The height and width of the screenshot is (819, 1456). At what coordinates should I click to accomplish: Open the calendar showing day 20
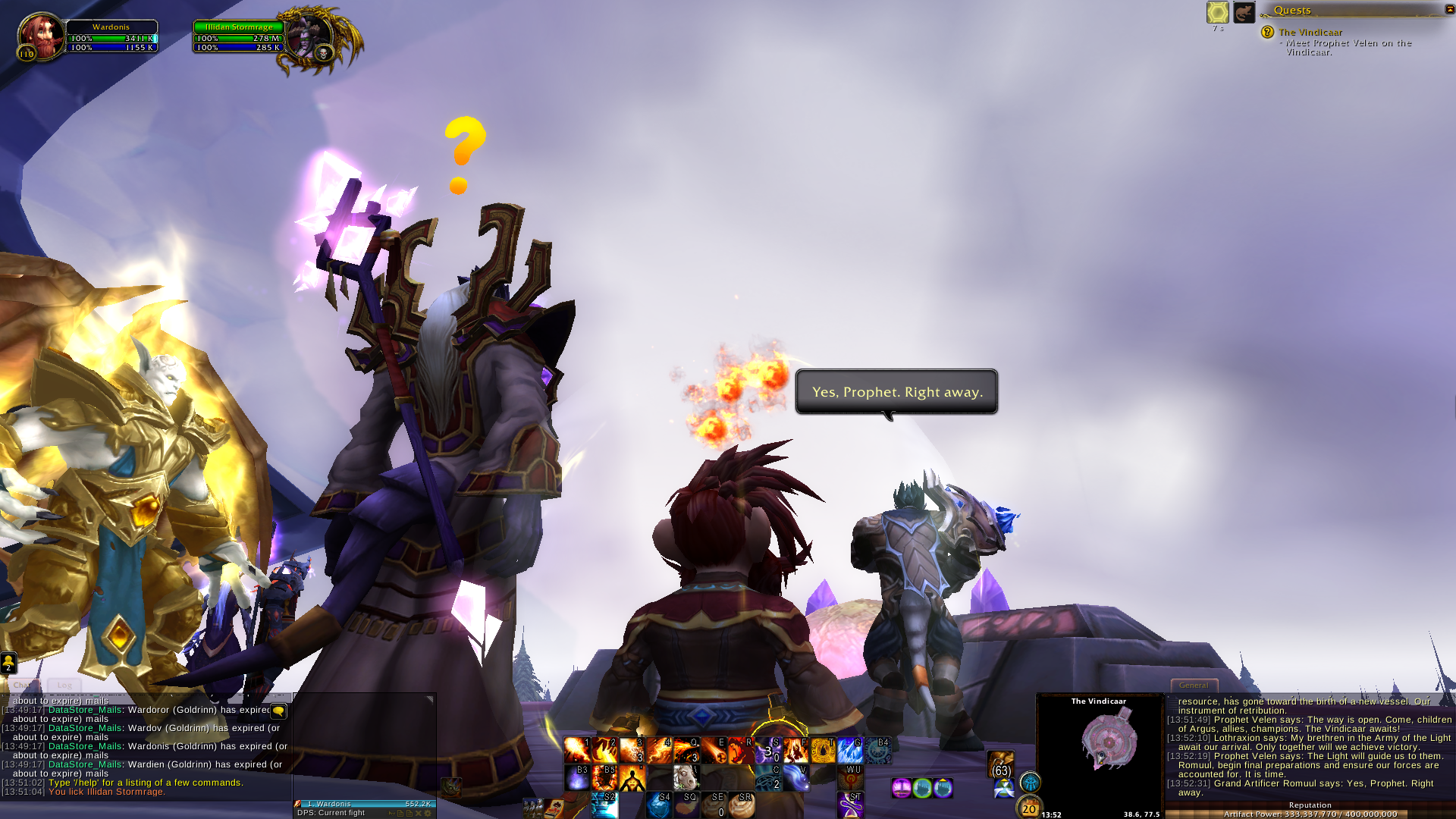point(1029,808)
